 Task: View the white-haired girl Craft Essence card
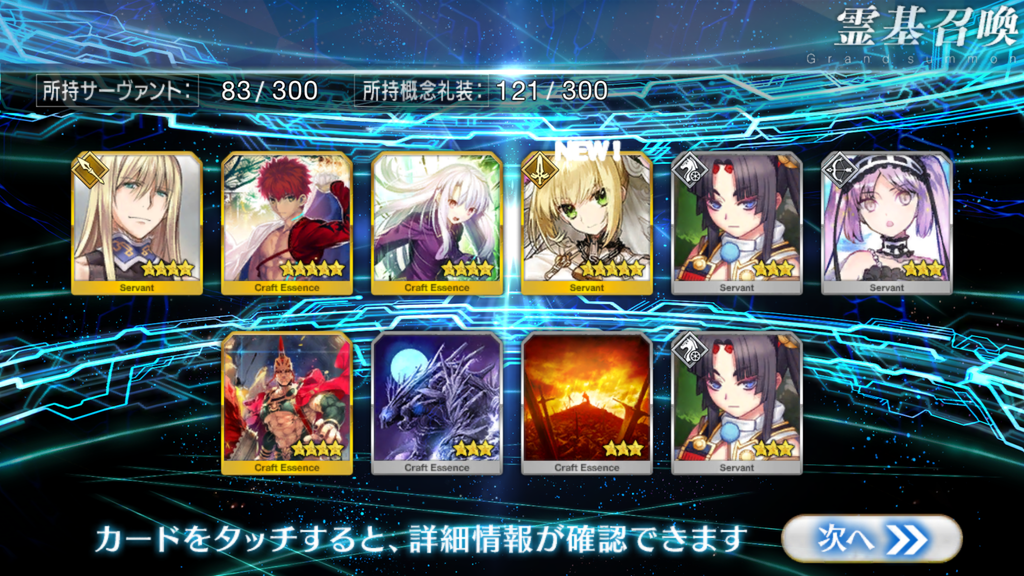tap(437, 224)
